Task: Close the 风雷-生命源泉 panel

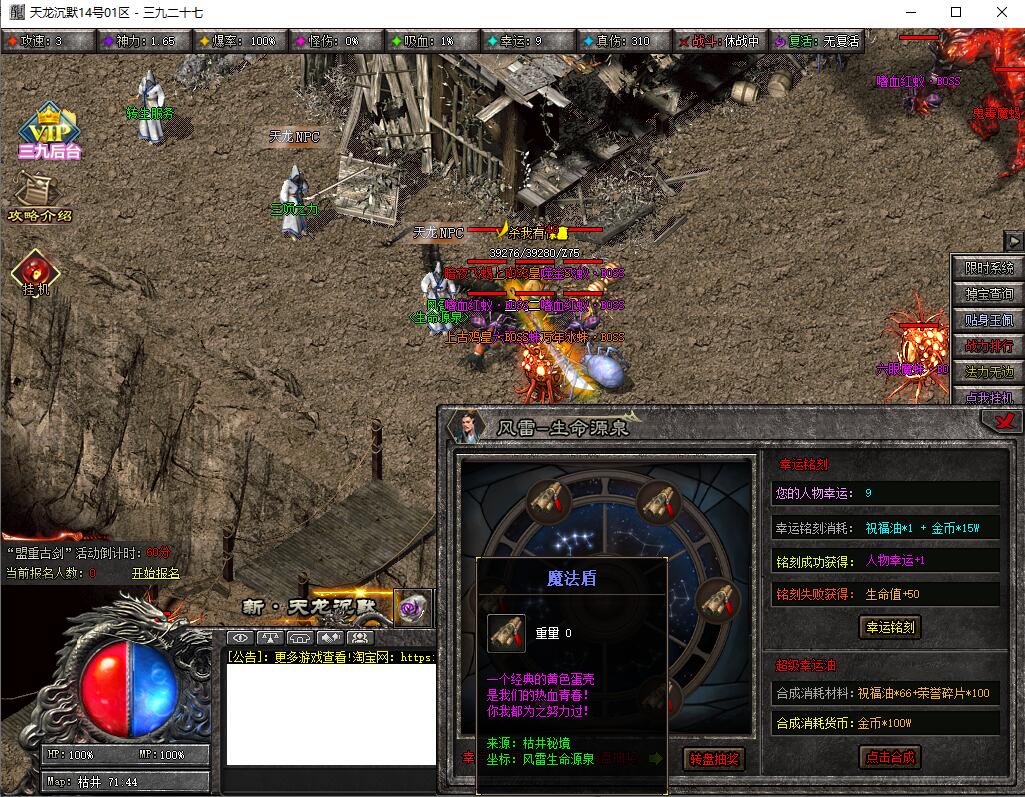Action: [1003, 422]
